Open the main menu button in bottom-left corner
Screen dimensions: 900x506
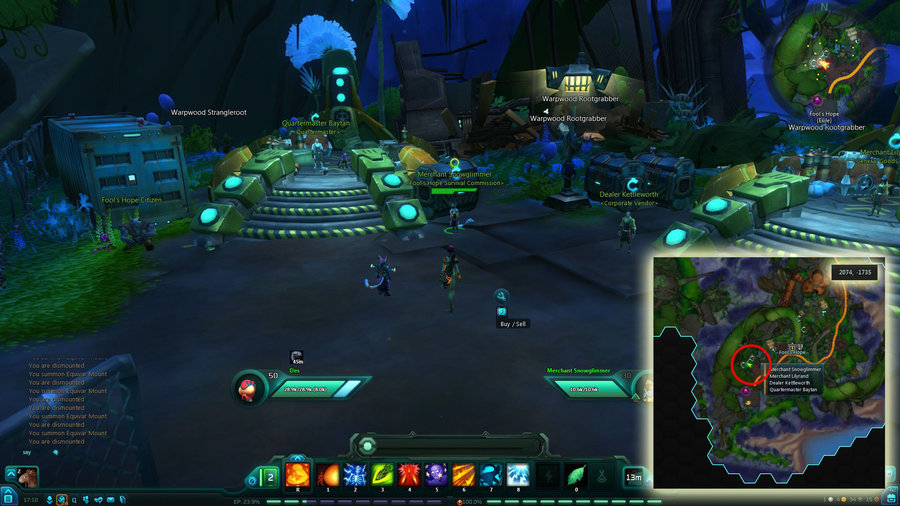[x=9, y=498]
